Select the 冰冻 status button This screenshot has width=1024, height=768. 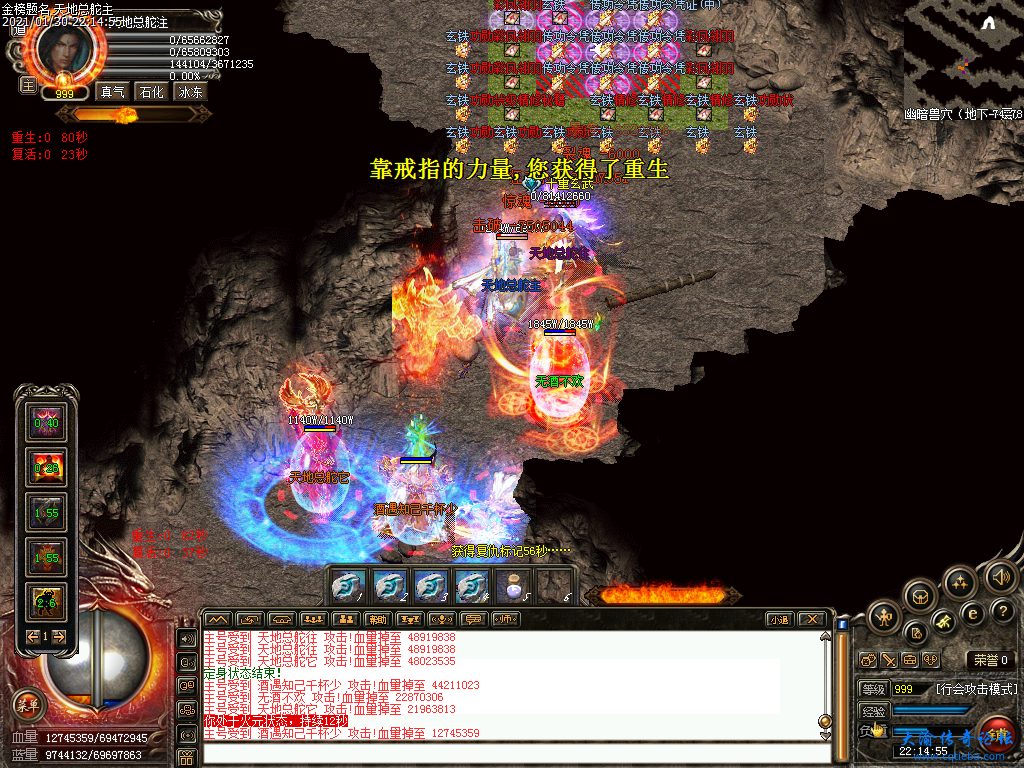tap(190, 91)
